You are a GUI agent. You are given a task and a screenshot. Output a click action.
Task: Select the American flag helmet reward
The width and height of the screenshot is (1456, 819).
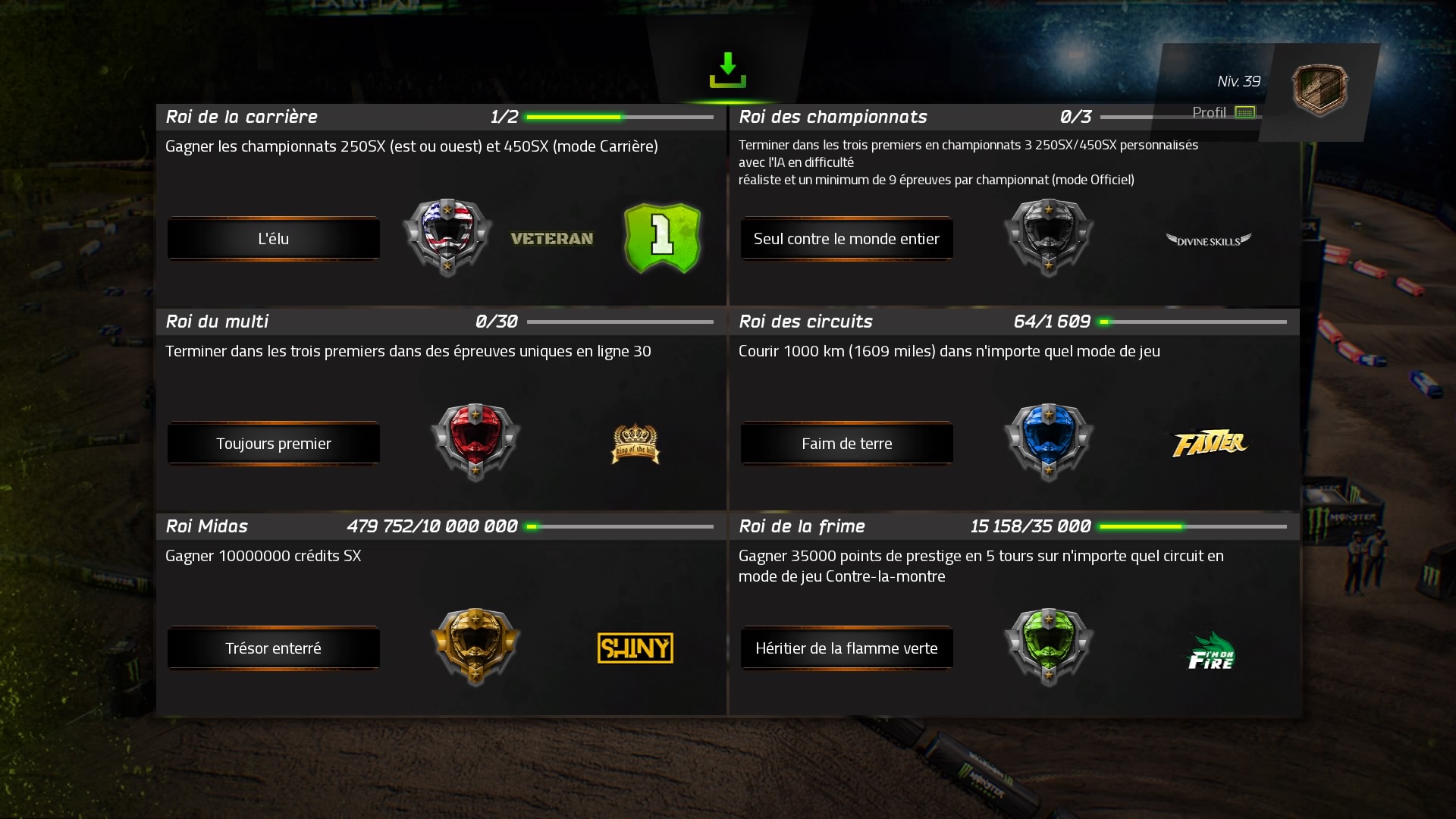(447, 237)
